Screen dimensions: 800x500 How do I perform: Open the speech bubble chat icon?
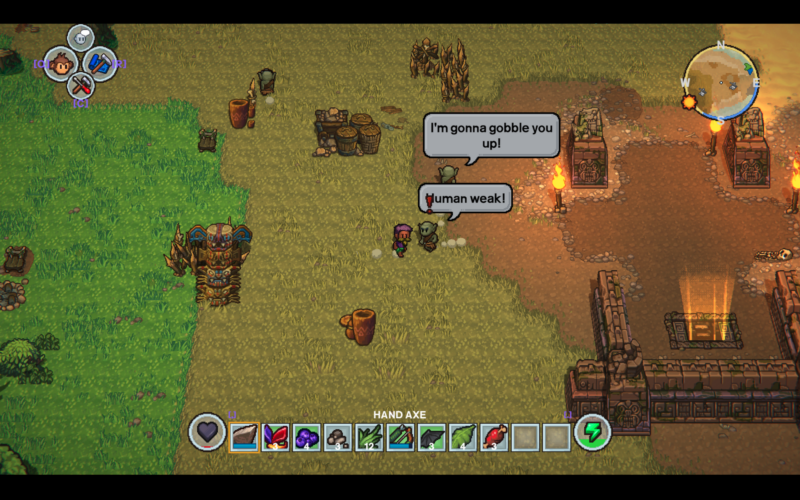click(81, 38)
